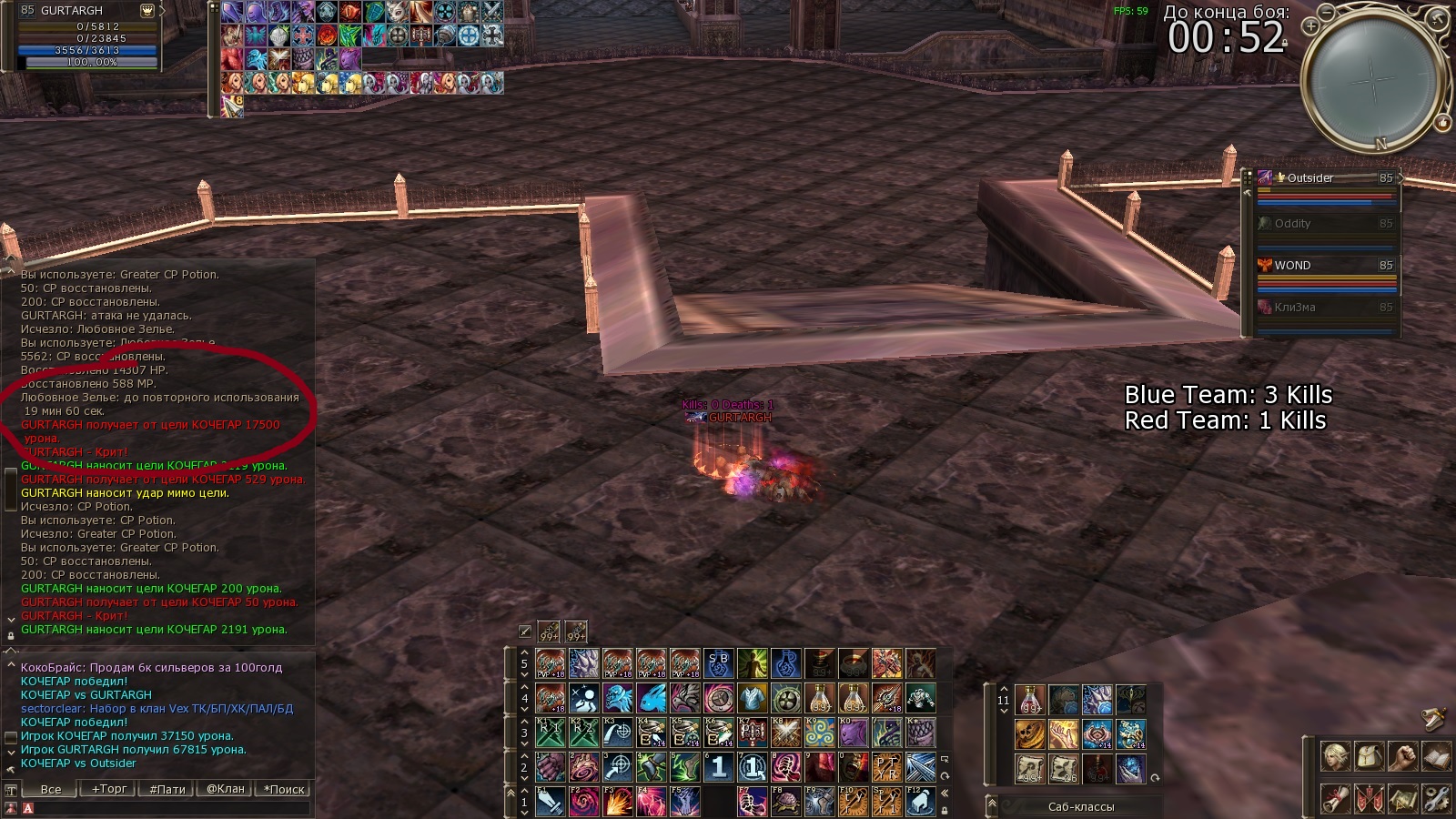Select the @Клан chat tab

tap(225, 789)
